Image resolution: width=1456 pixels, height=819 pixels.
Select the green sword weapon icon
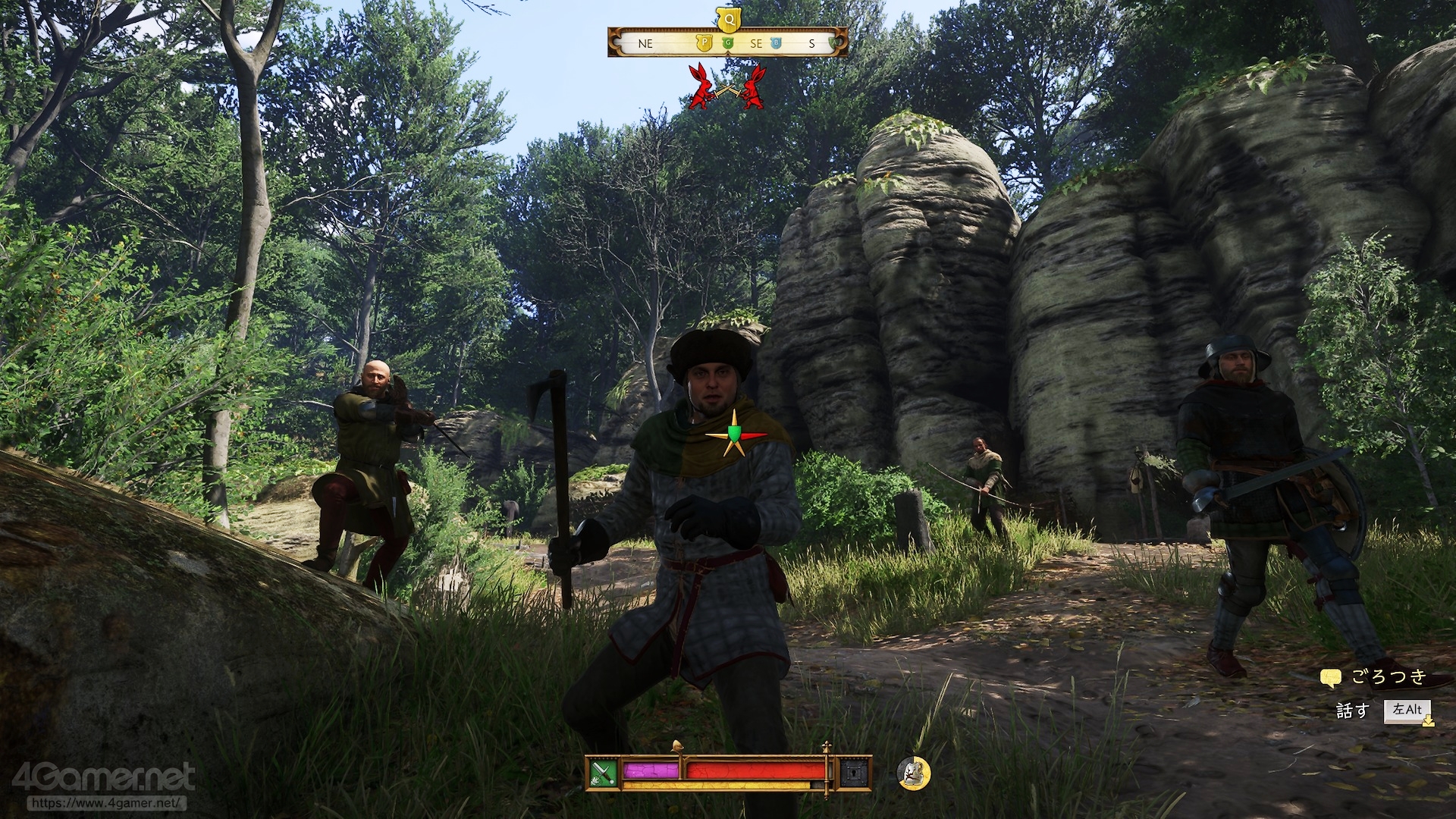tap(604, 773)
